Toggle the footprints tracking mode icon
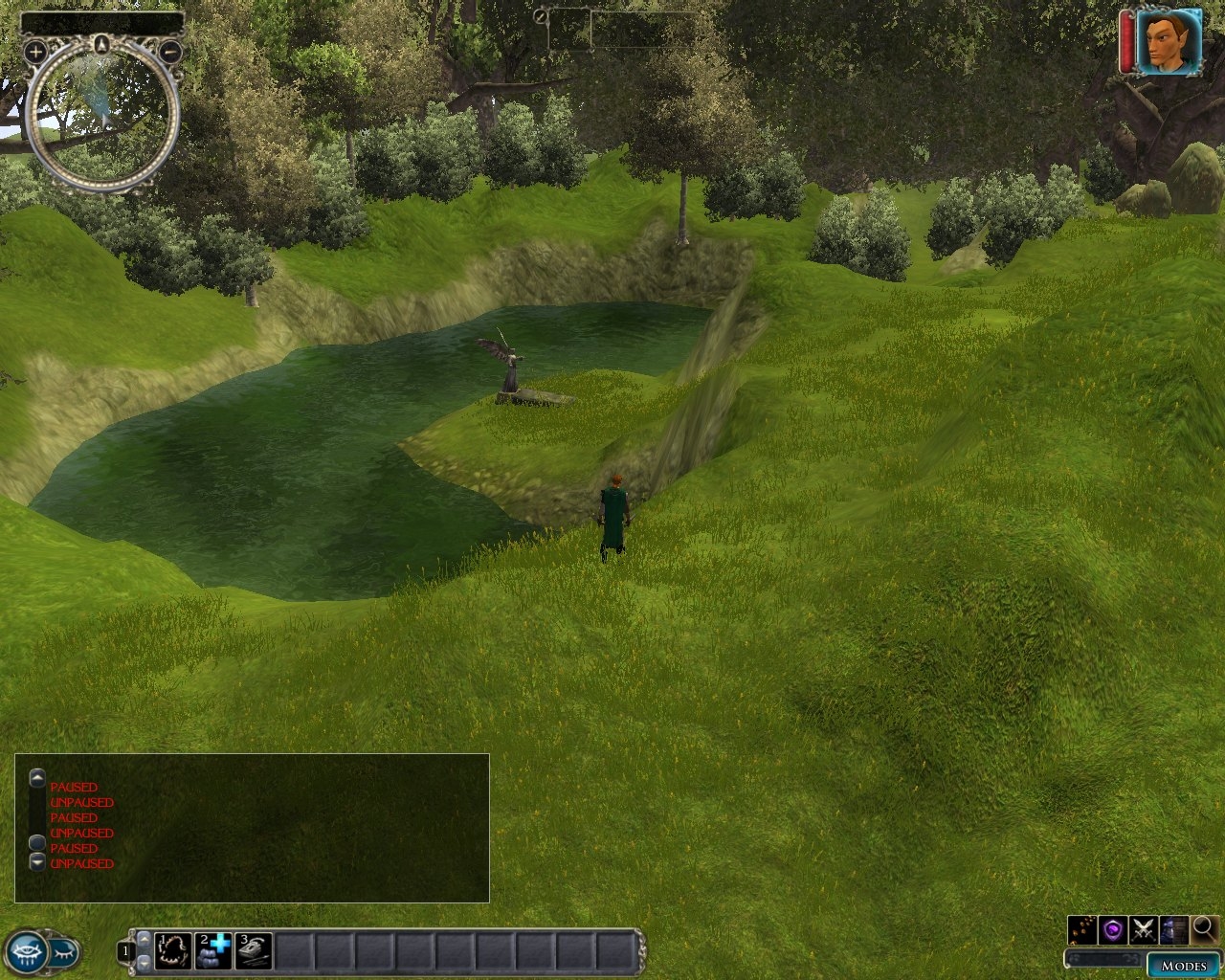Viewport: 1225px width, 980px height. point(1082,928)
